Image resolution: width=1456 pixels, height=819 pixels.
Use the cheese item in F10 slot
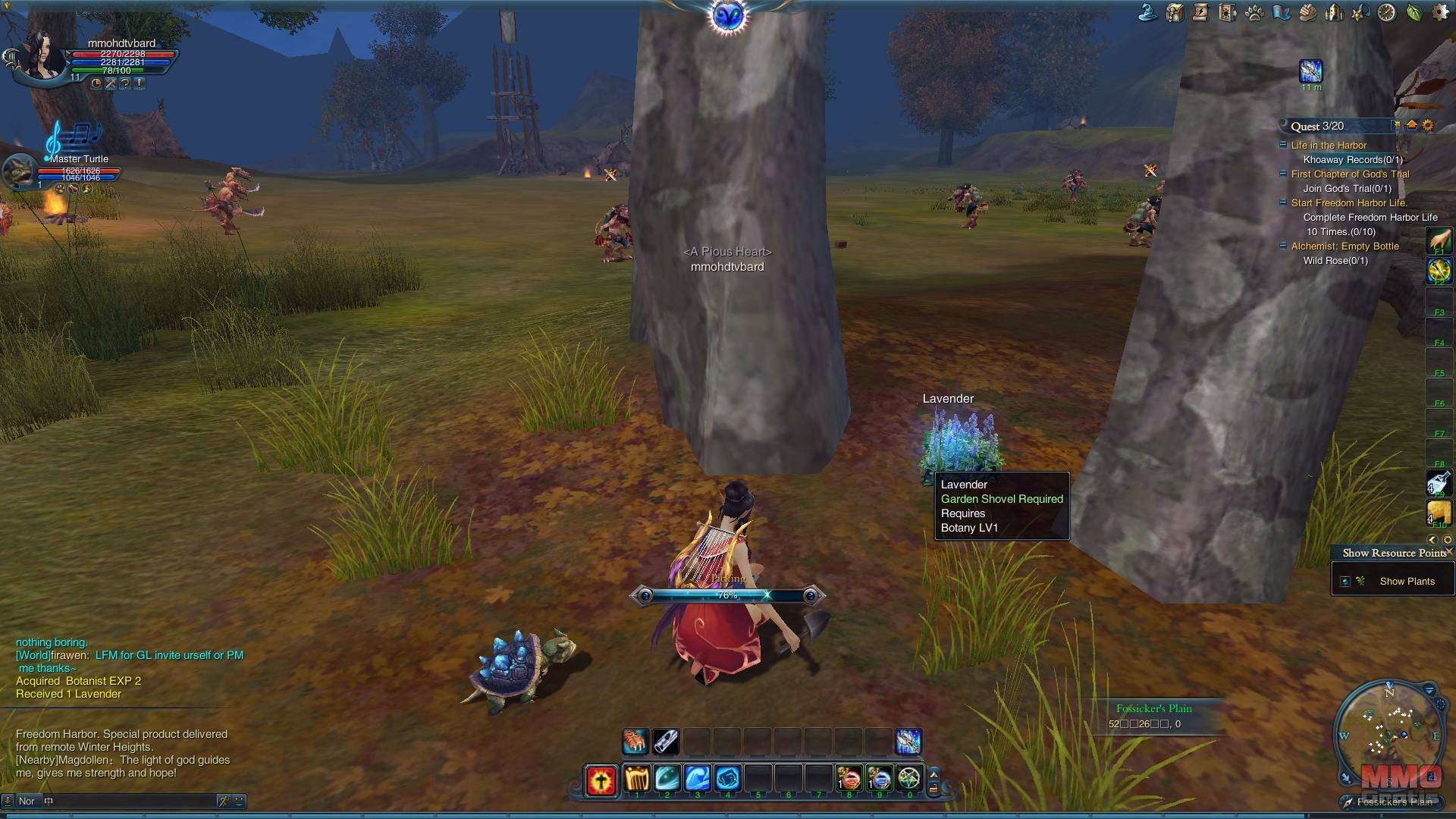coord(1439,513)
